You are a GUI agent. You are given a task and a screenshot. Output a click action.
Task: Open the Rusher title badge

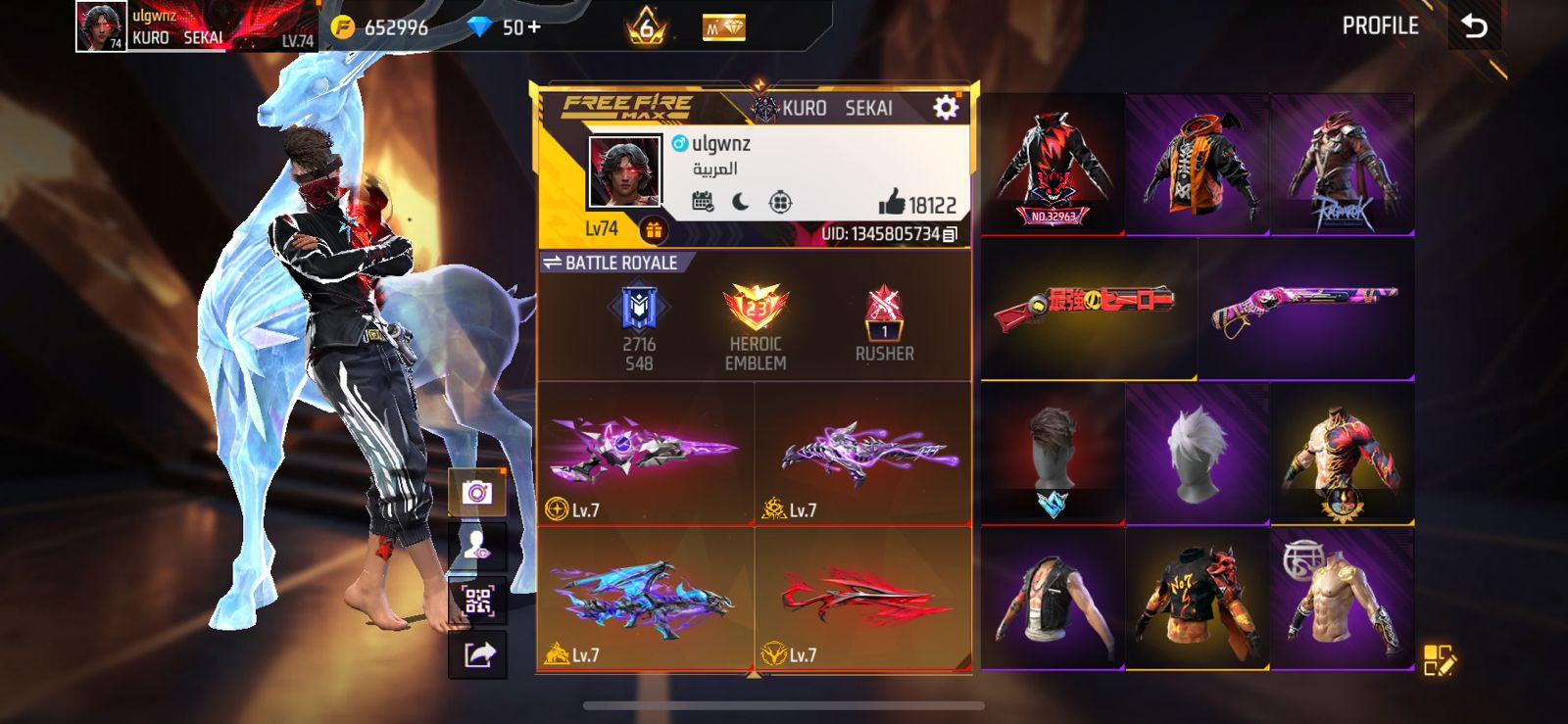click(884, 325)
